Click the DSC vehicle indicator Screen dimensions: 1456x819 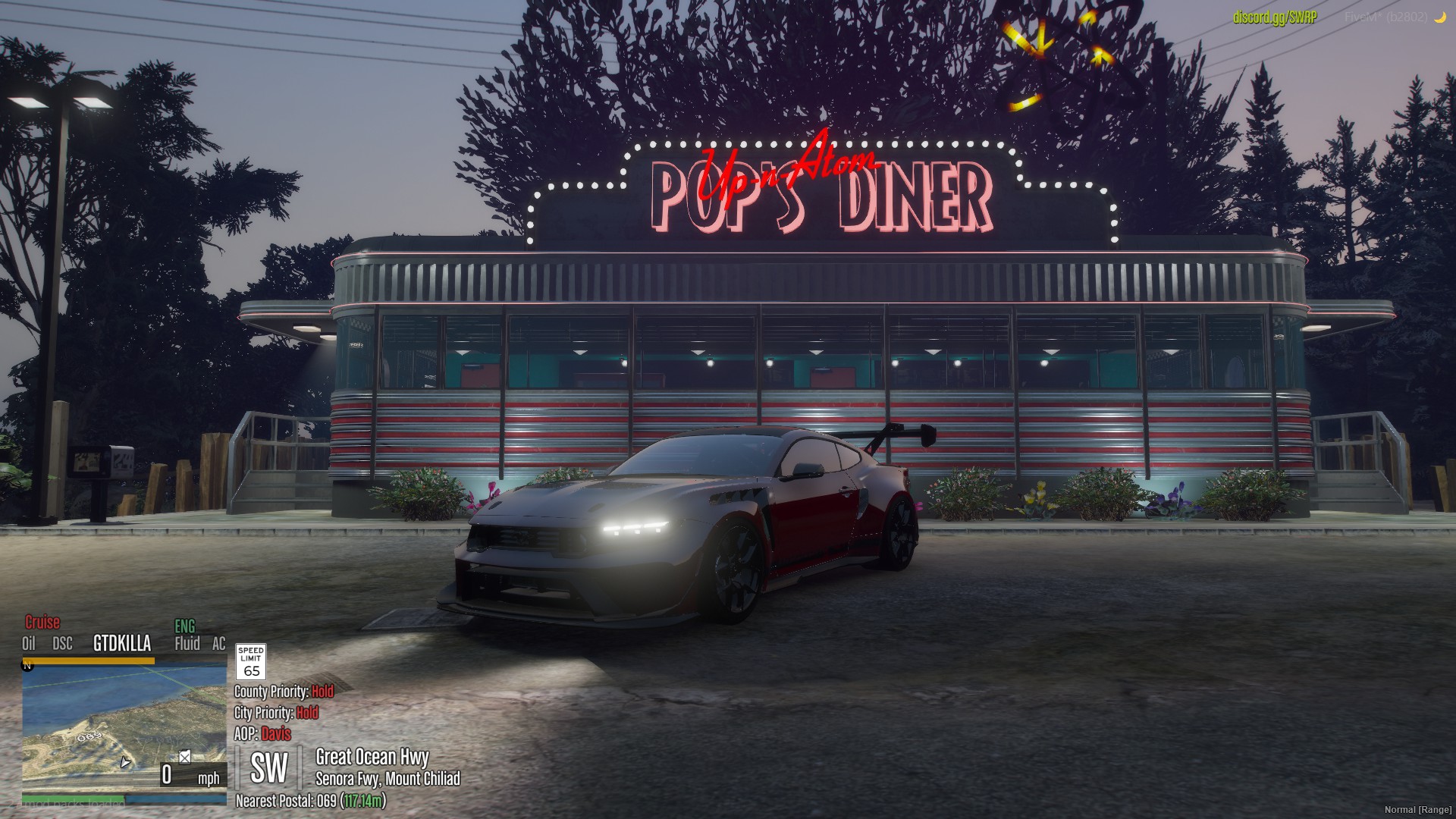(x=62, y=644)
